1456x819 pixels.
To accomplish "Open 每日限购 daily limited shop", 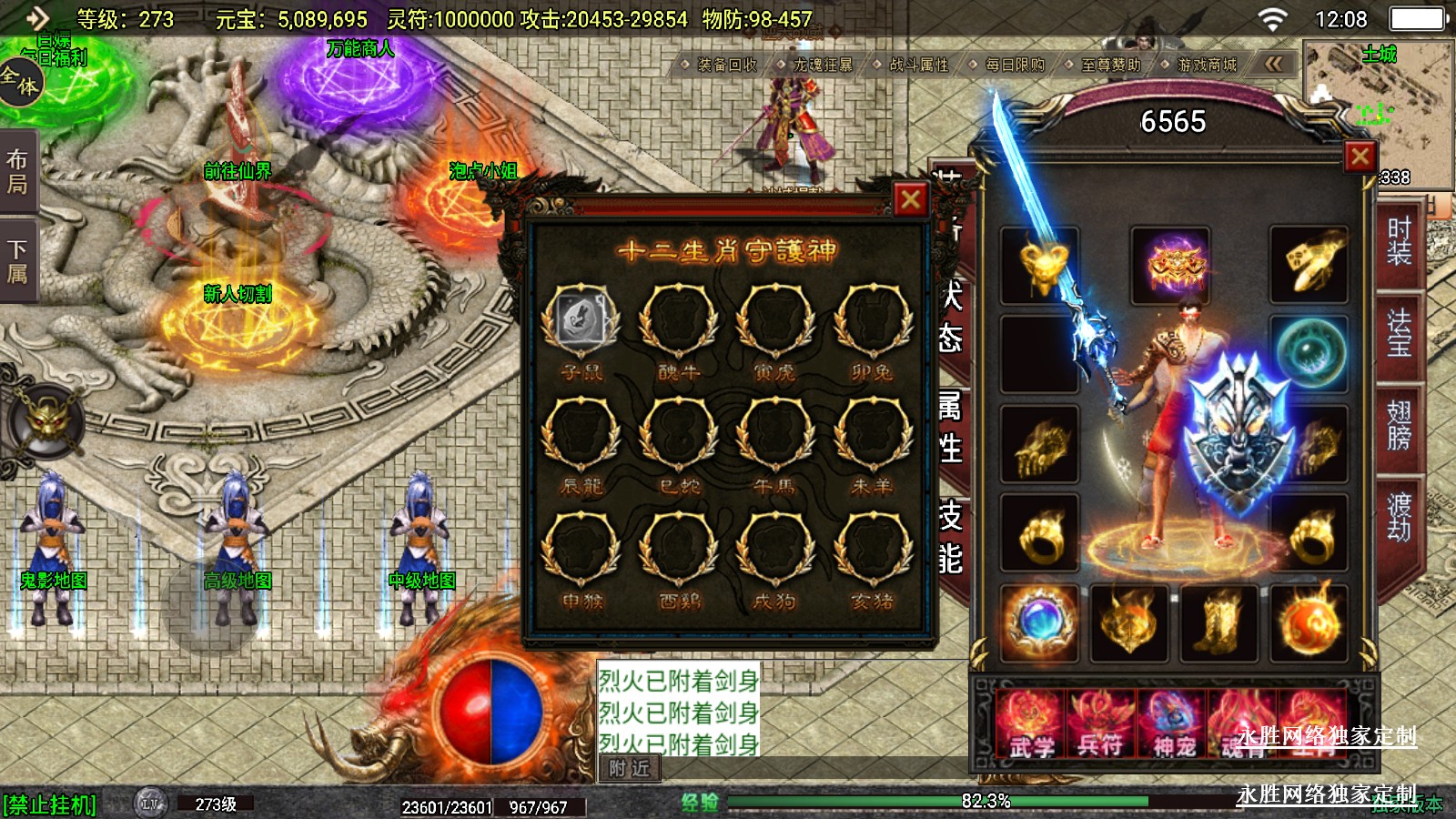I will click(x=1014, y=65).
